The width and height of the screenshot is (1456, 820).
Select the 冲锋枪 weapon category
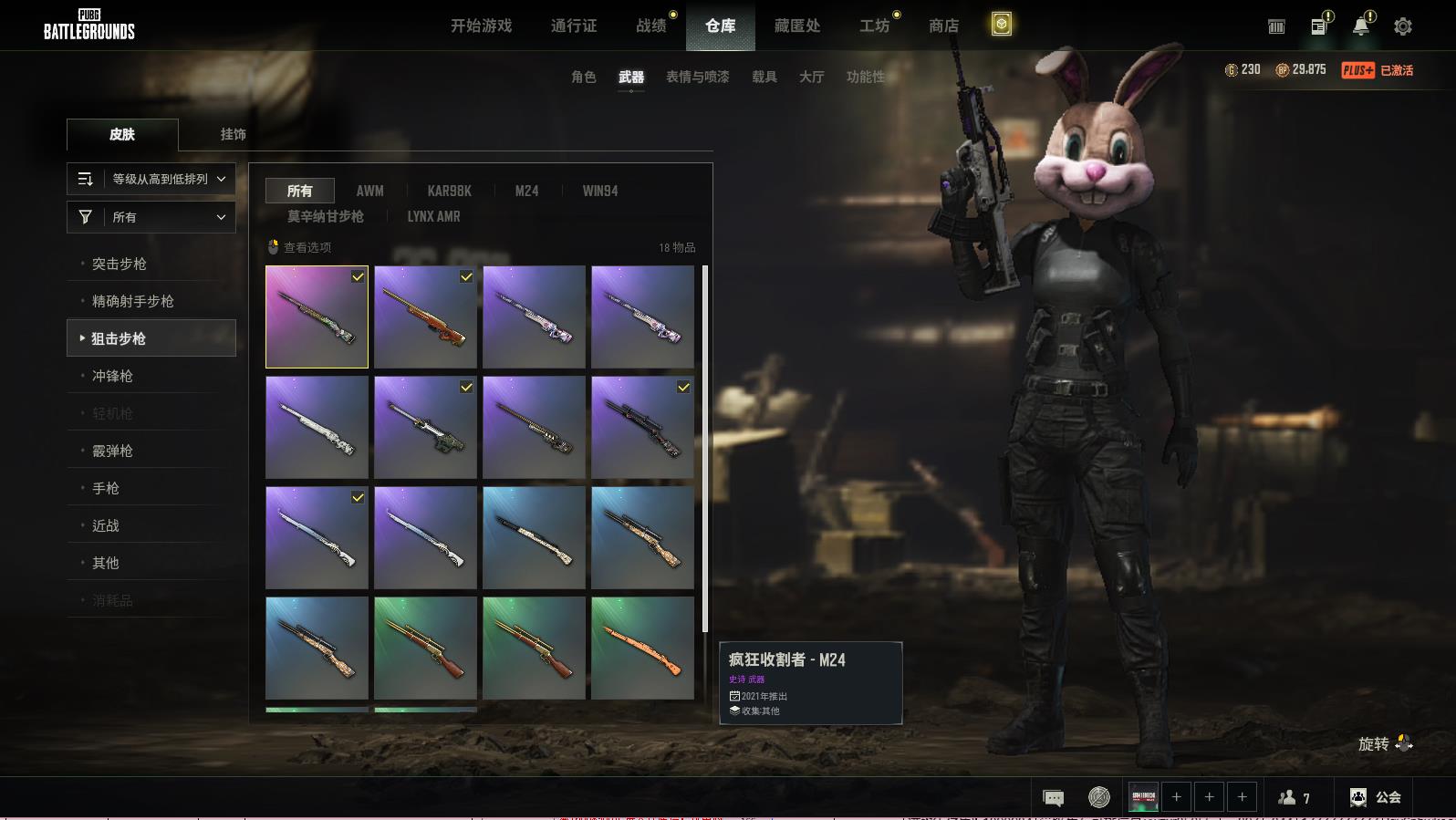[112, 376]
